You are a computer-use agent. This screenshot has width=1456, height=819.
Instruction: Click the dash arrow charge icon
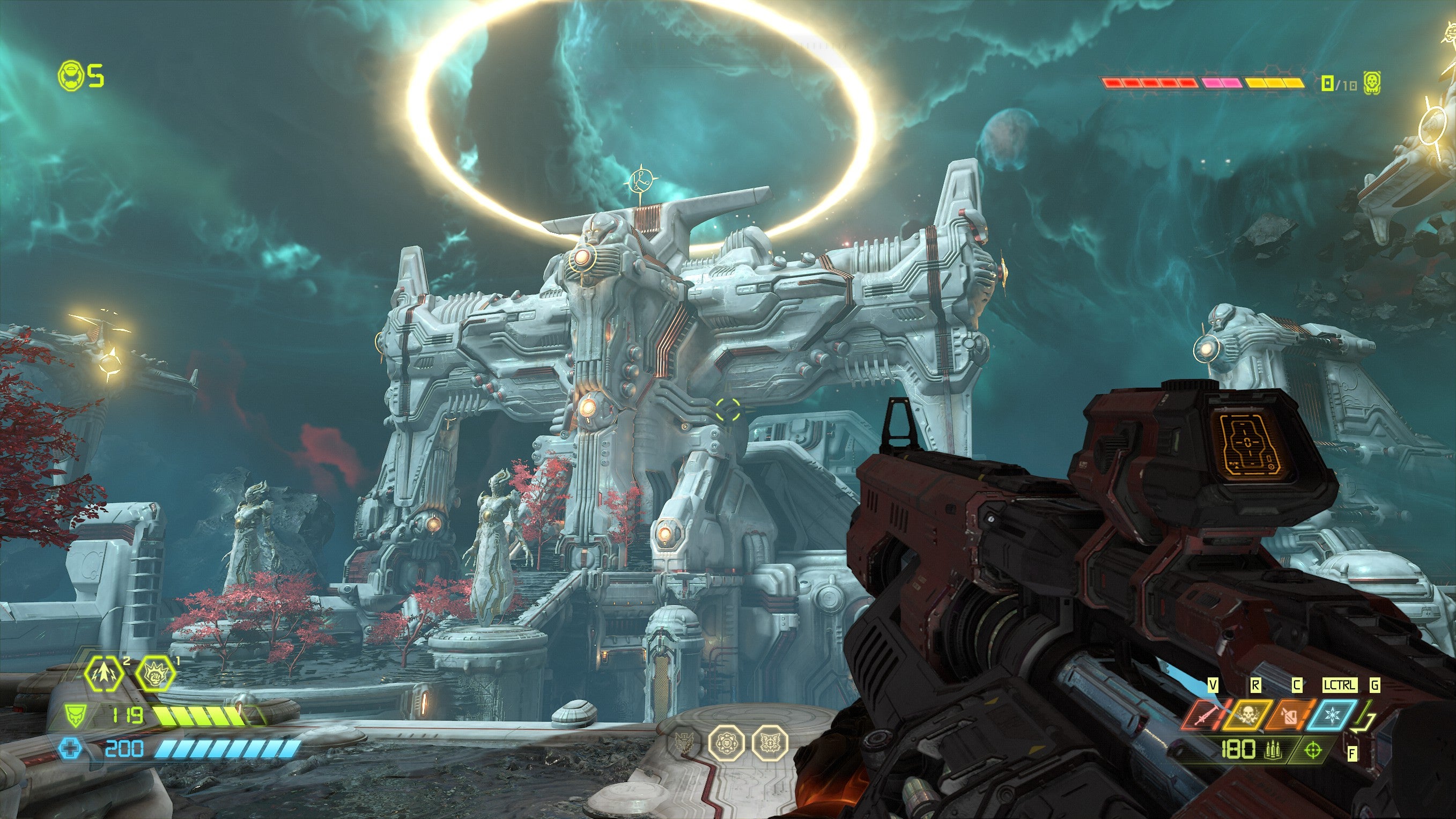click(105, 673)
